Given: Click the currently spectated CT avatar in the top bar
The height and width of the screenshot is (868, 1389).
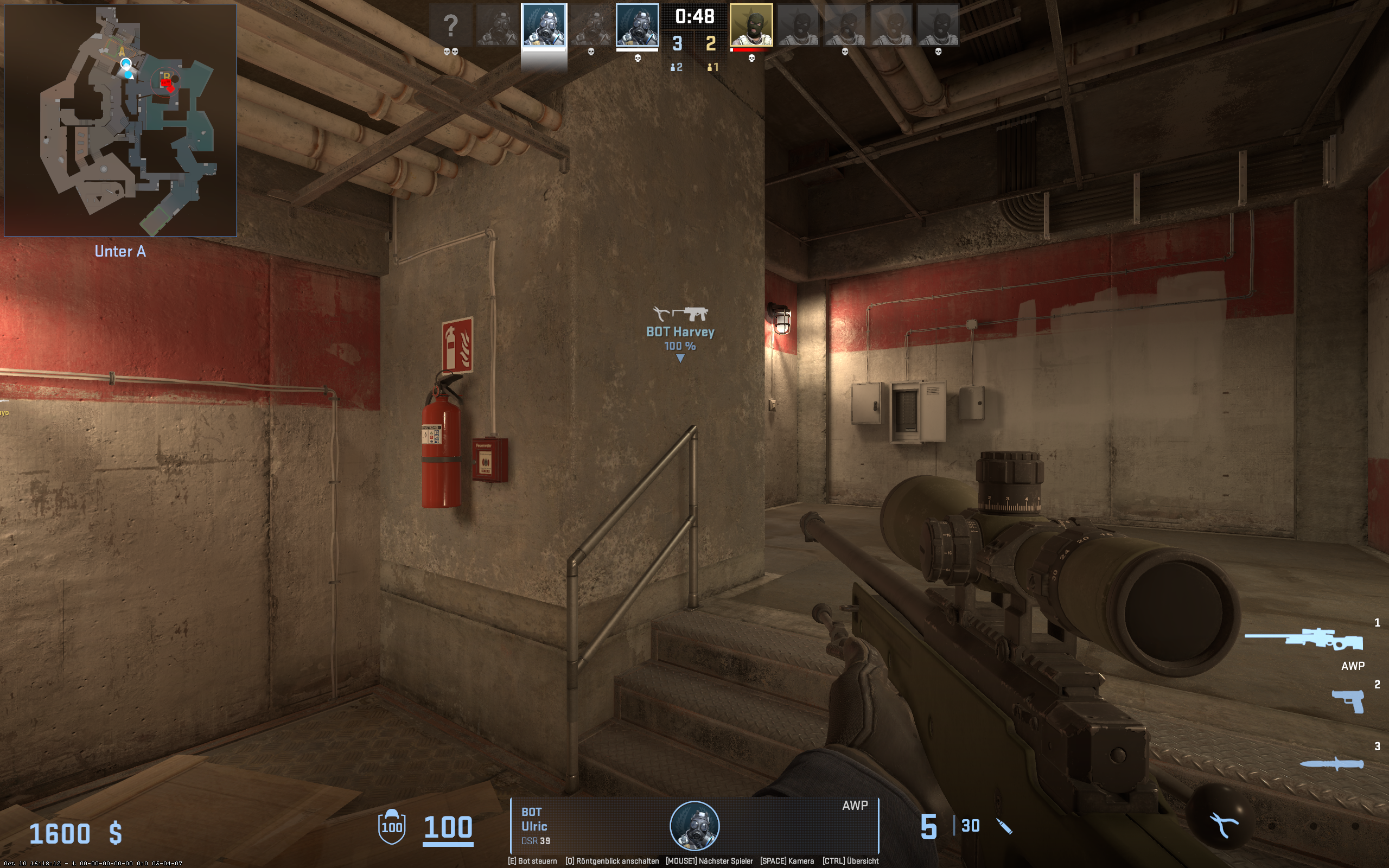Looking at the screenshot, I should tap(544, 25).
